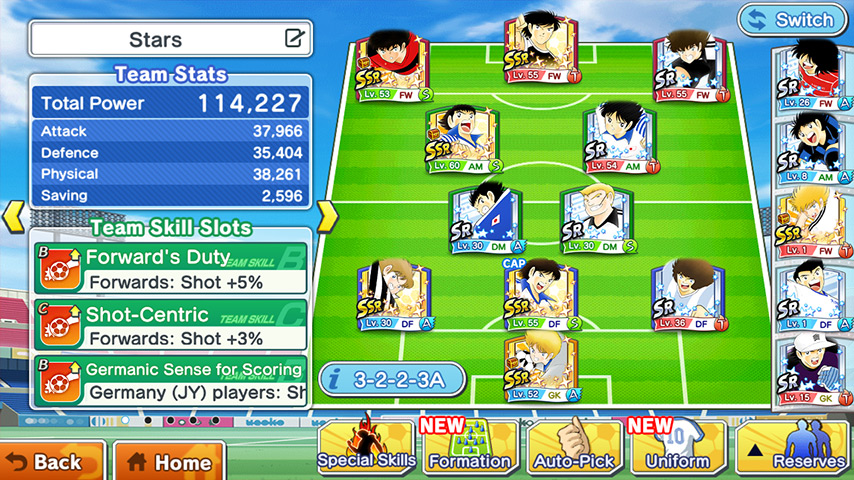854x480 pixels.
Task: Show previous stats panel with left arrow
Action: pos(14,216)
